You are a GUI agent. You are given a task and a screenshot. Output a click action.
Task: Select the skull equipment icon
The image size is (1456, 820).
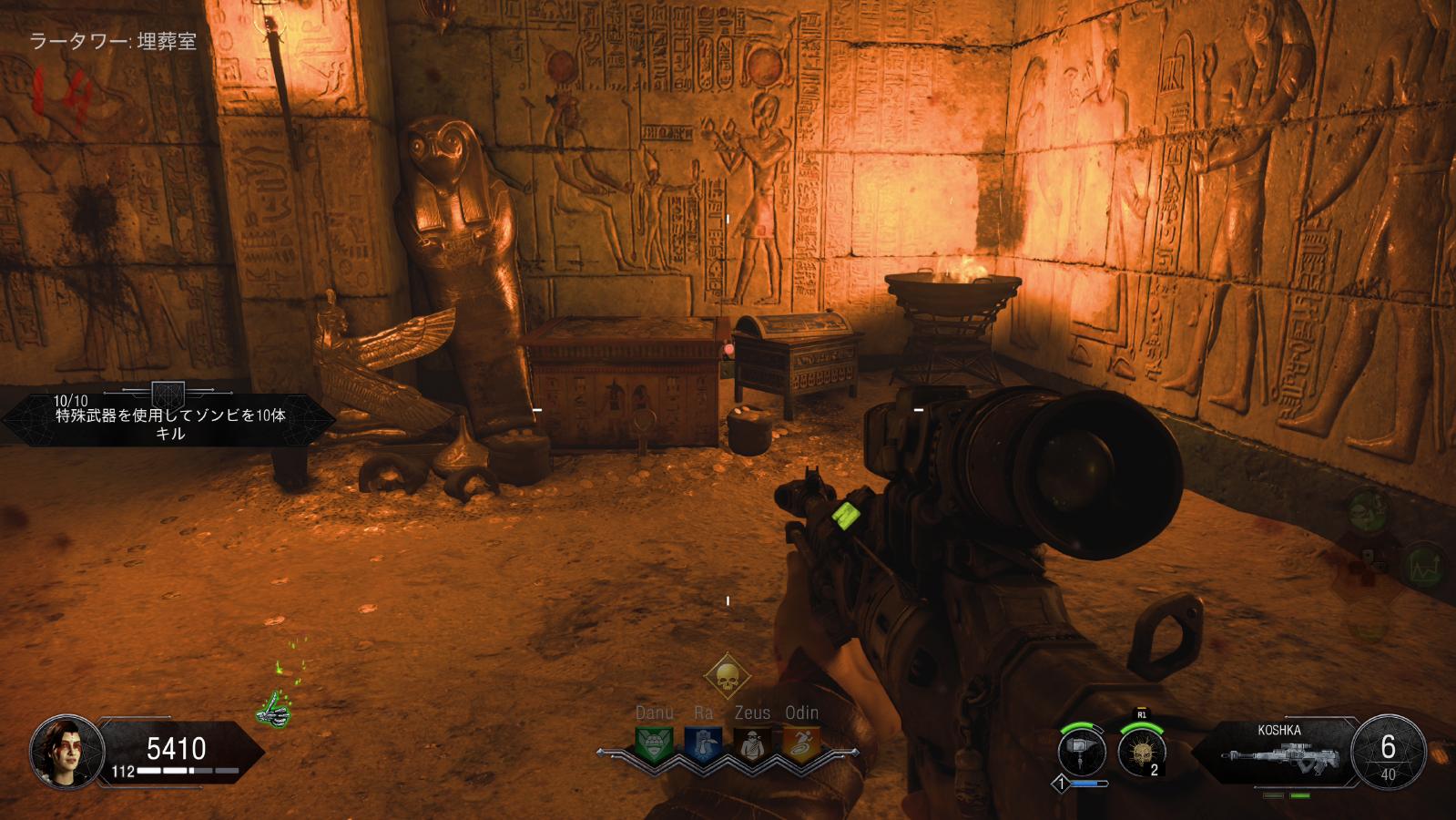[x=1141, y=753]
